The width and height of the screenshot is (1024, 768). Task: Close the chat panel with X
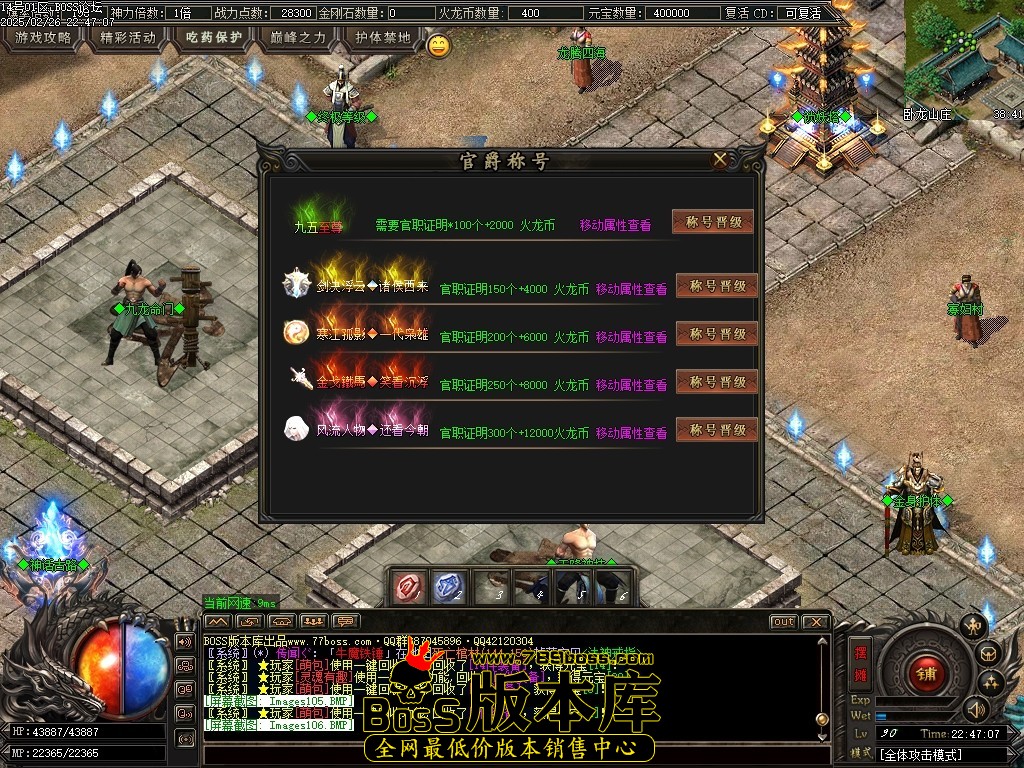pyautogui.click(x=816, y=622)
